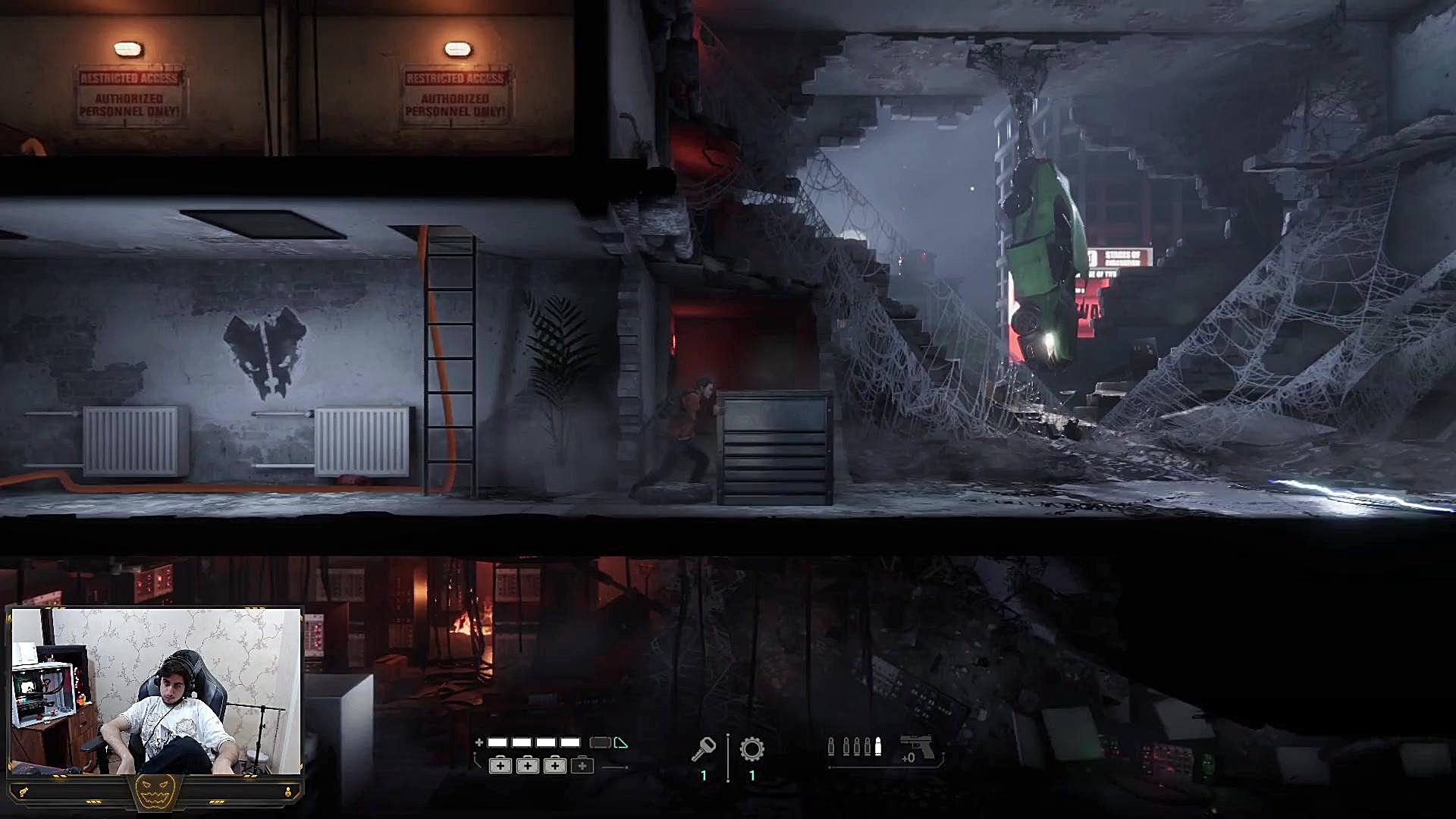This screenshot has width=1456, height=819.
Task: Click the green triangle flashlight indicator
Action: 621,743
